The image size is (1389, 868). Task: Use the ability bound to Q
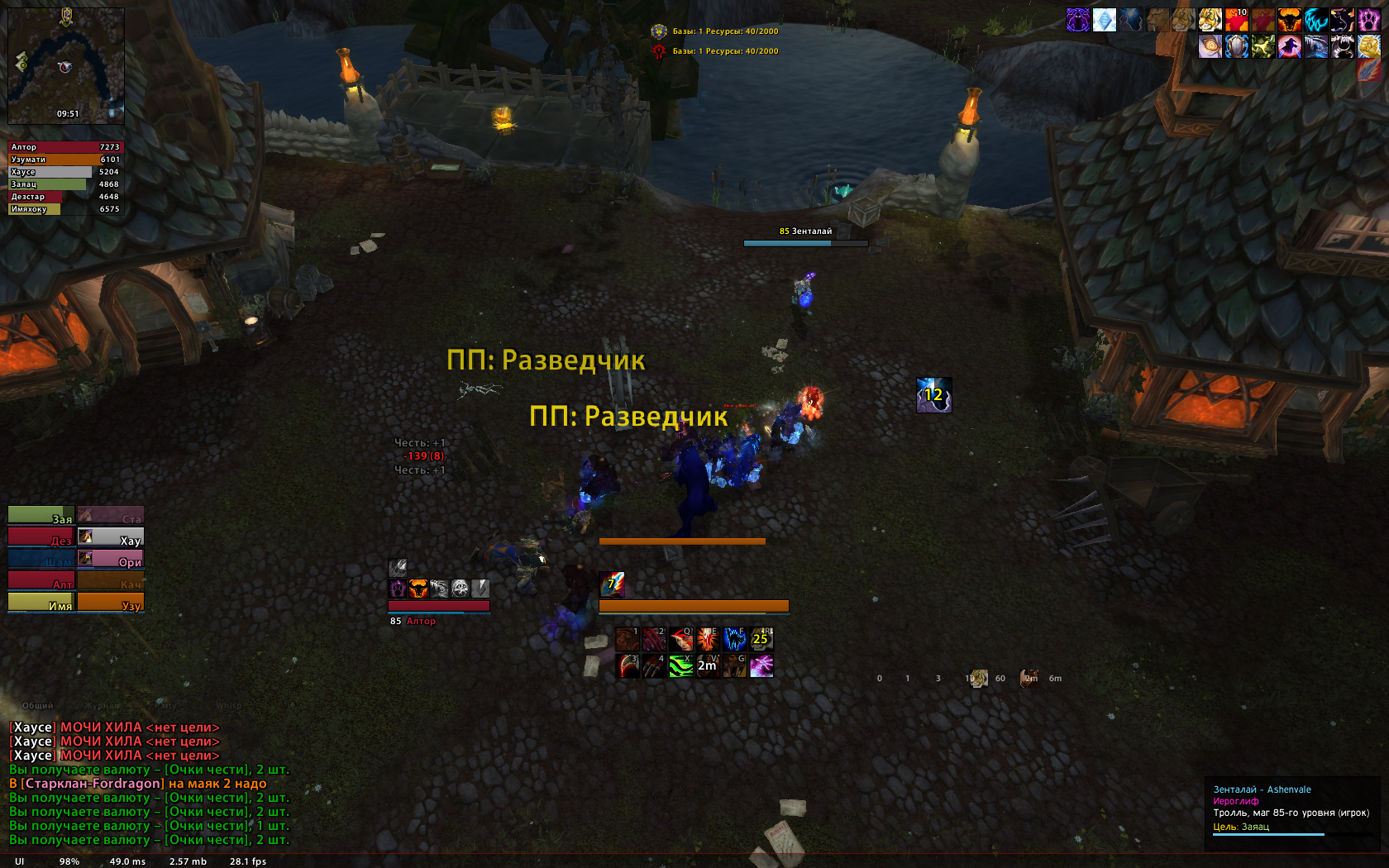click(681, 639)
